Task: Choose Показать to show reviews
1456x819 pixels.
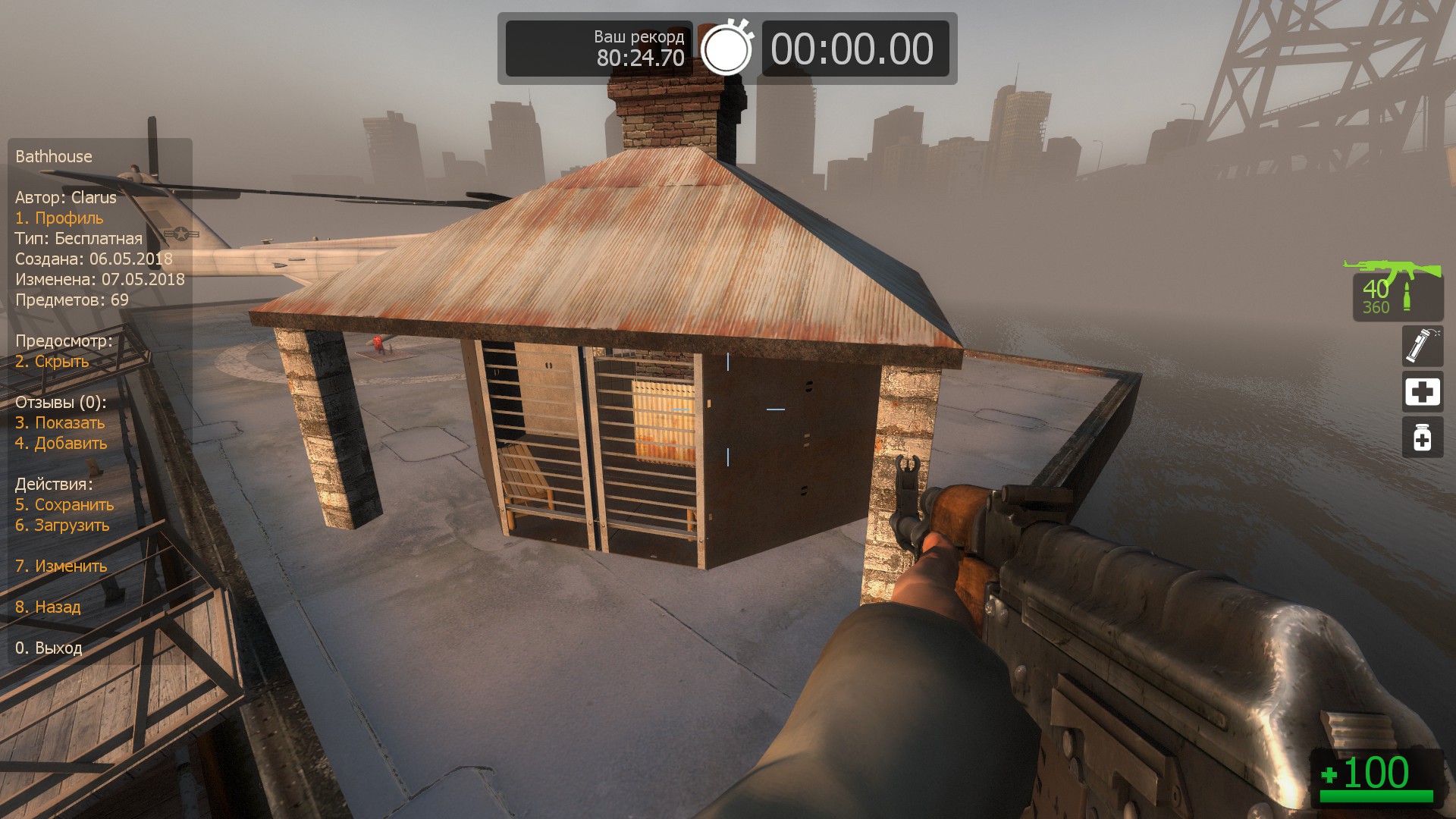Action: (x=60, y=423)
